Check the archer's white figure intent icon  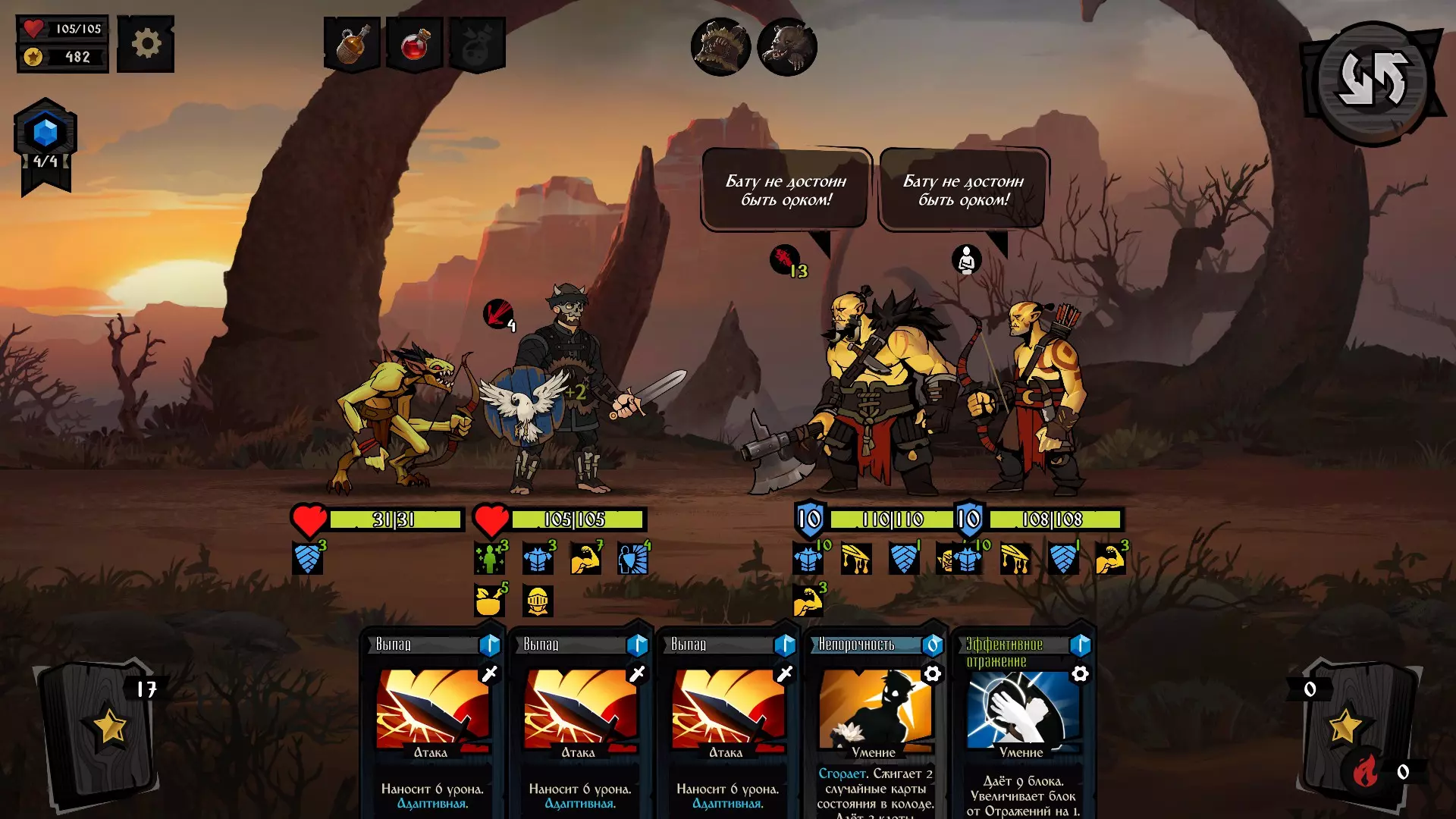tap(966, 259)
